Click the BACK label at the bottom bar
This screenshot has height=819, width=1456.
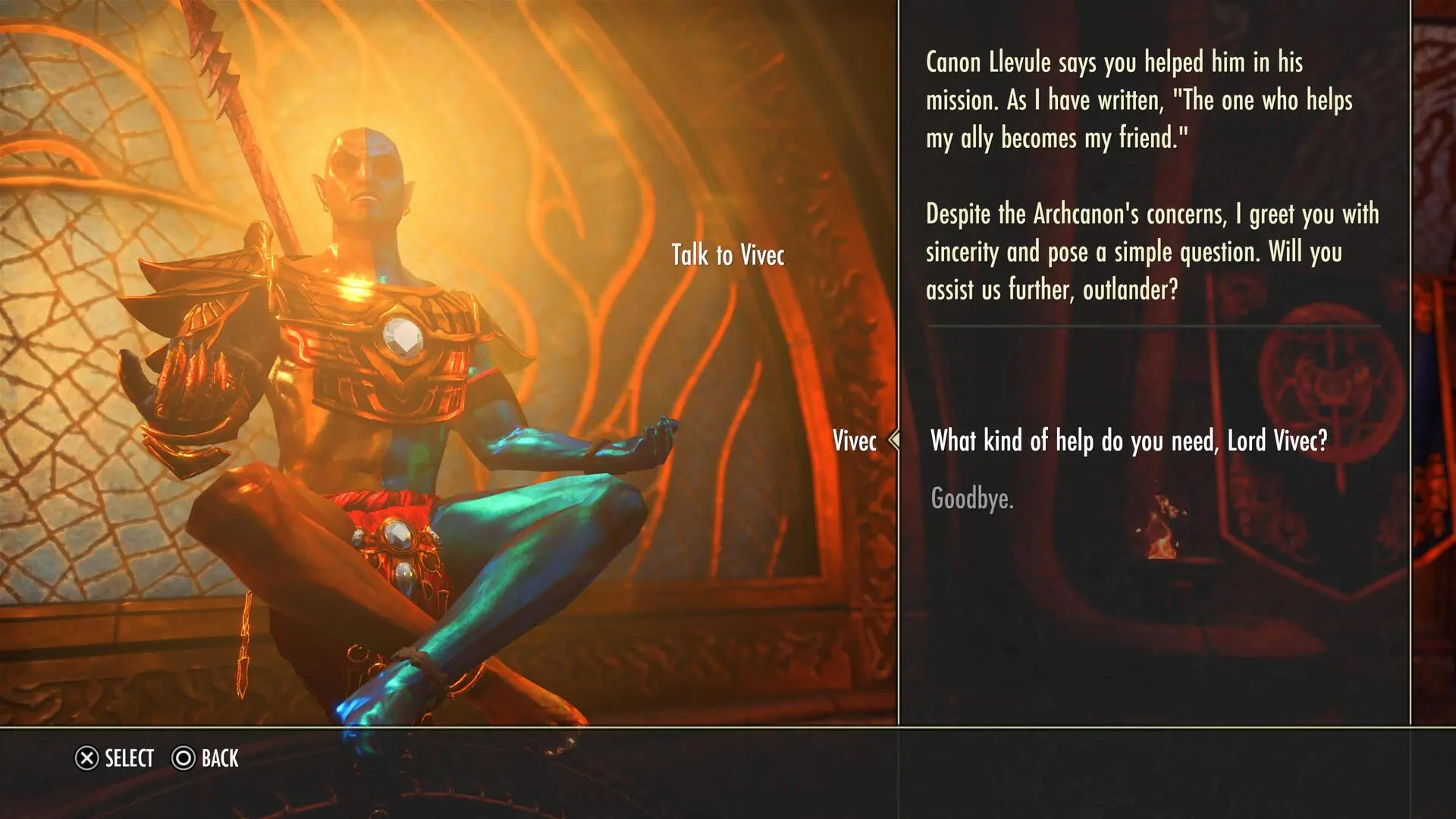pyautogui.click(x=220, y=758)
